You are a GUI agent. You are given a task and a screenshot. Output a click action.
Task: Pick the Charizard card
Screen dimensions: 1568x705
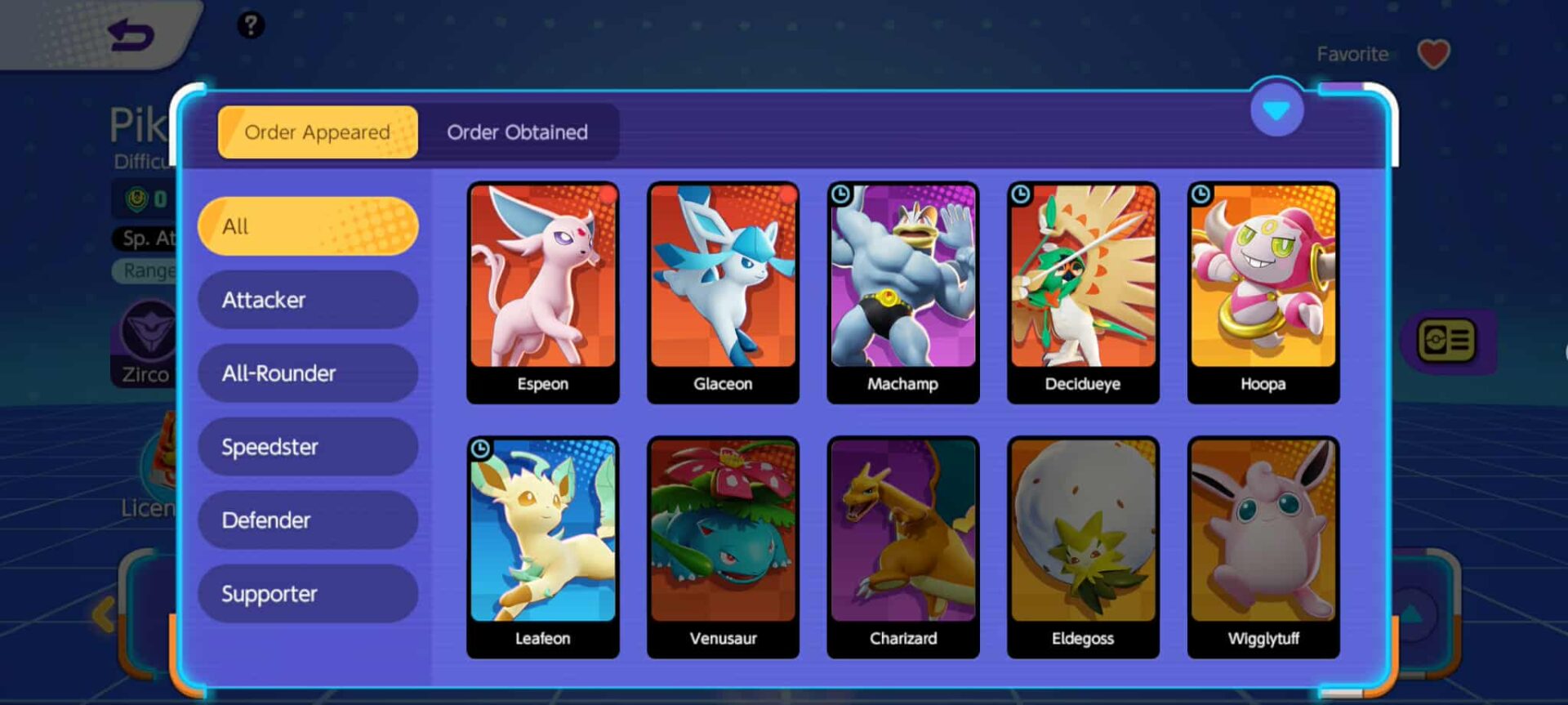(x=902, y=547)
